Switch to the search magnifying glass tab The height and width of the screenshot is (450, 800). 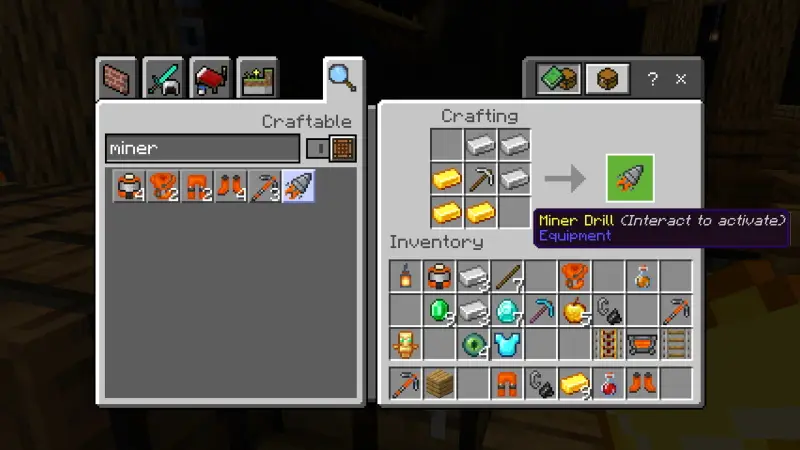[x=341, y=77]
